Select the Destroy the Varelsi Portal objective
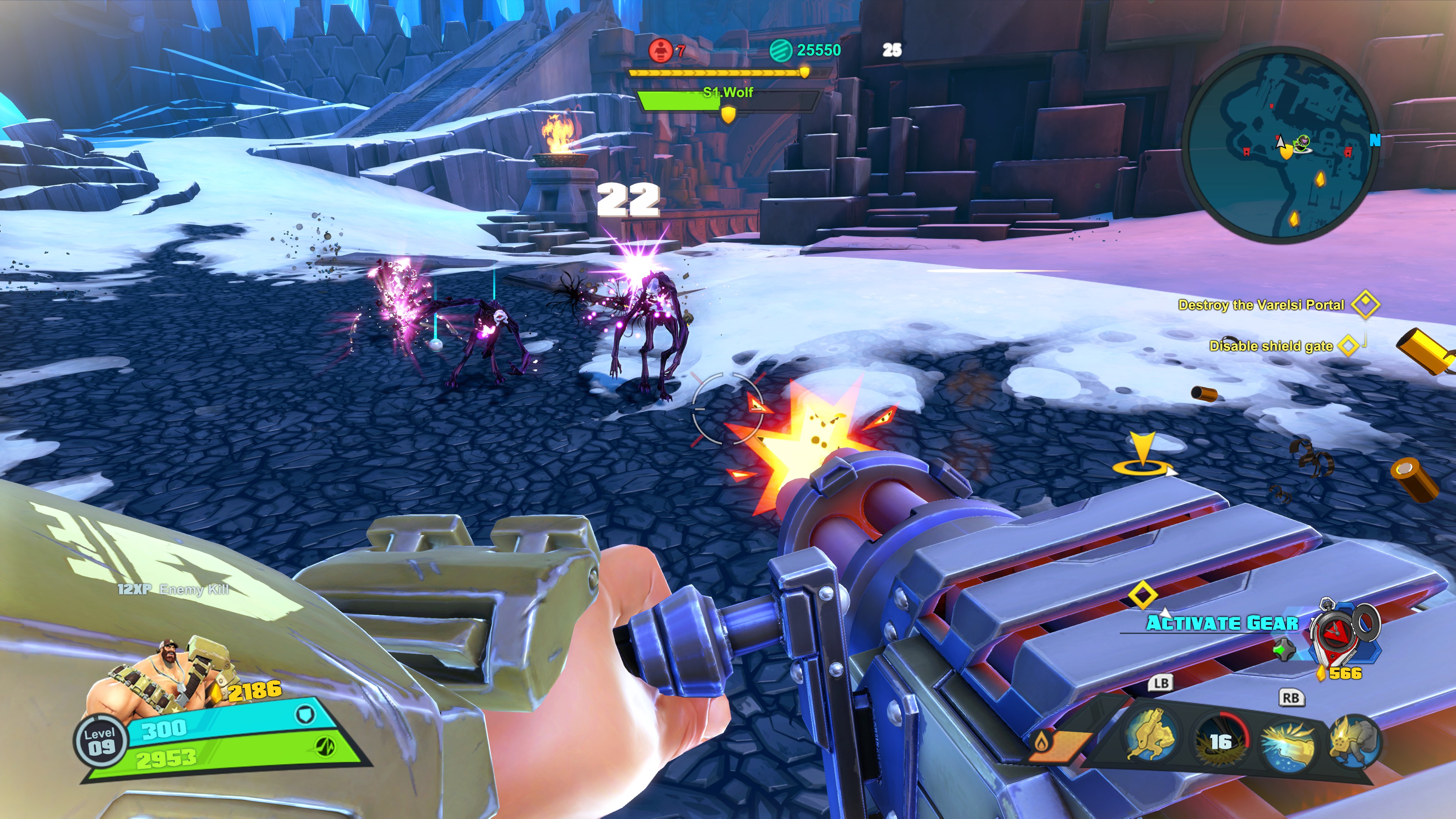The width and height of the screenshot is (1456, 819). pos(1261,305)
